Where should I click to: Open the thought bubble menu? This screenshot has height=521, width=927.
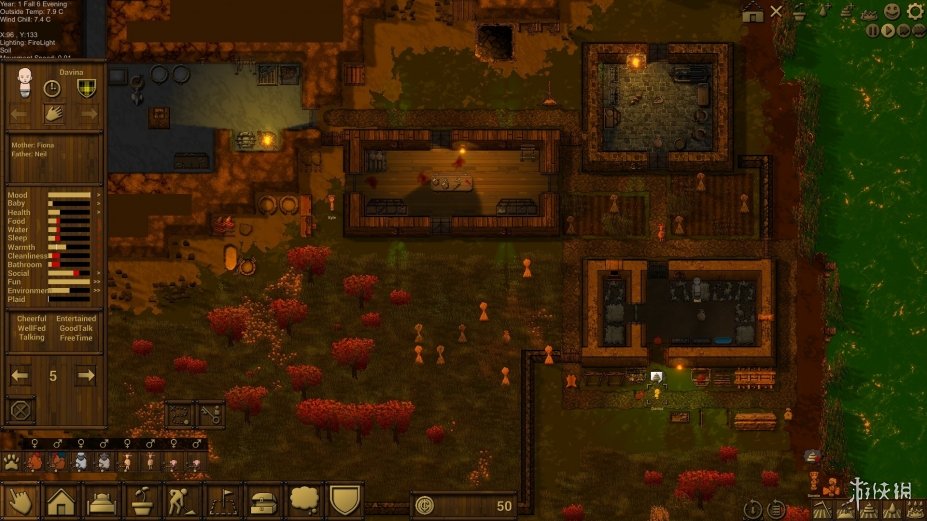pyautogui.click(x=305, y=500)
